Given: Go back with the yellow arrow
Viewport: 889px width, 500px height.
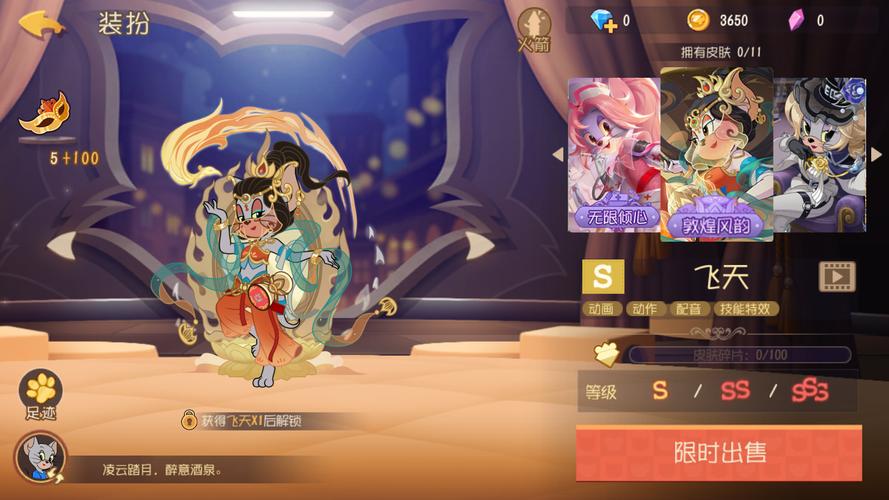Looking at the screenshot, I should (41, 23).
